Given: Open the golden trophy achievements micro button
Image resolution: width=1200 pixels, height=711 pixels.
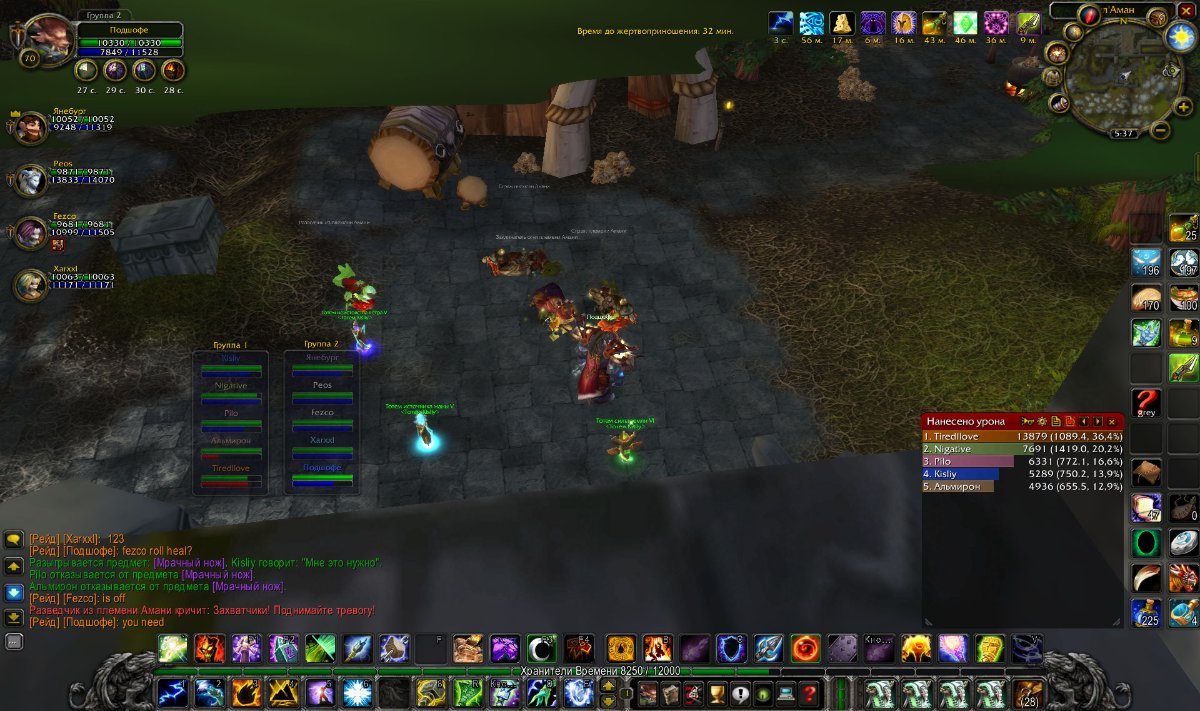Looking at the screenshot, I should (715, 693).
